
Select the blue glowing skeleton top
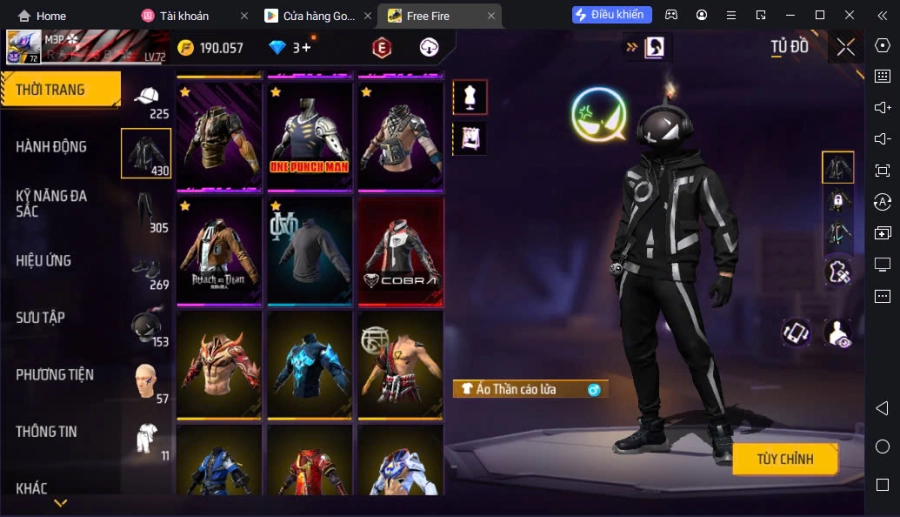[x=309, y=364]
